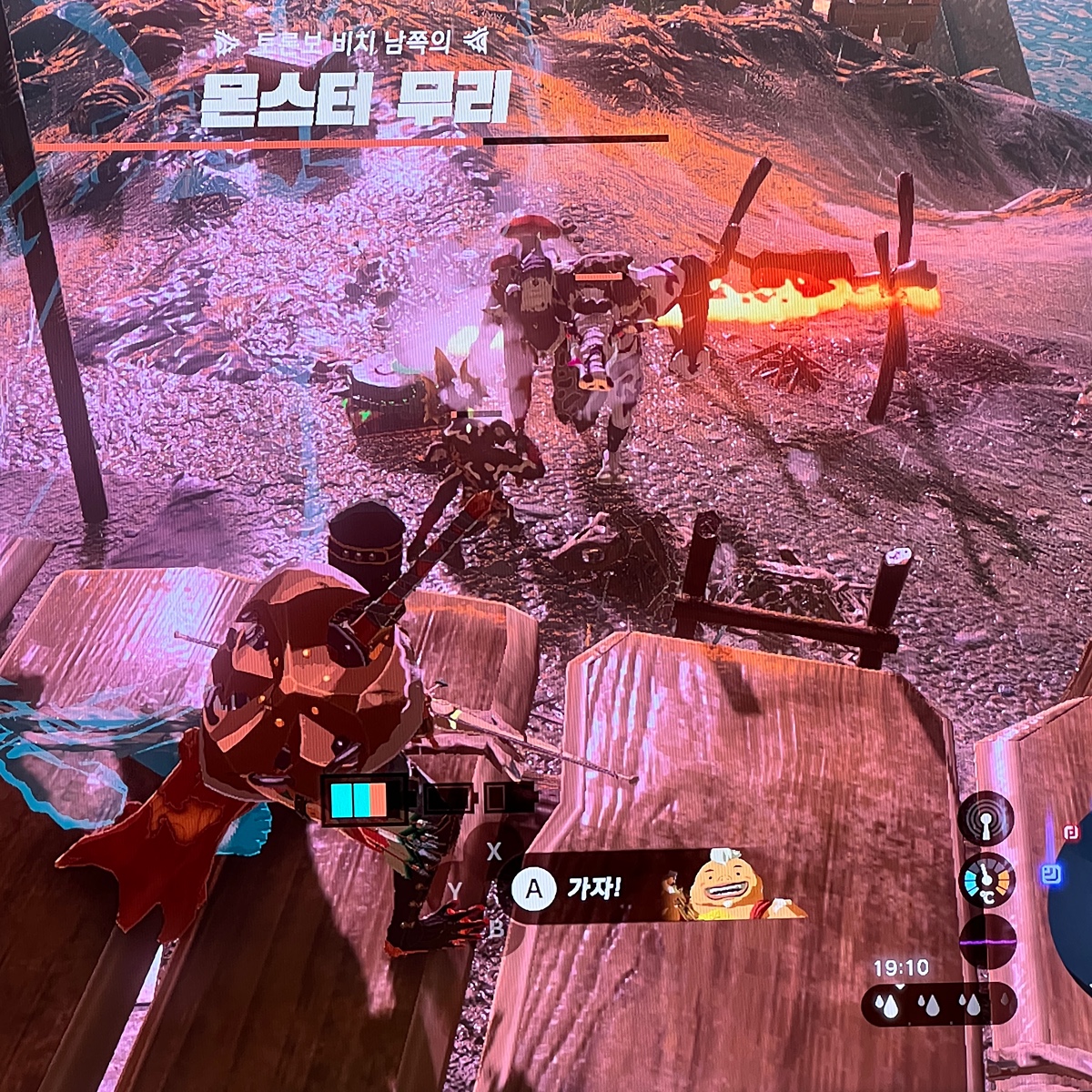The image size is (1092, 1092).
Task: Click the °C temperature gauge
Action: 986,880
